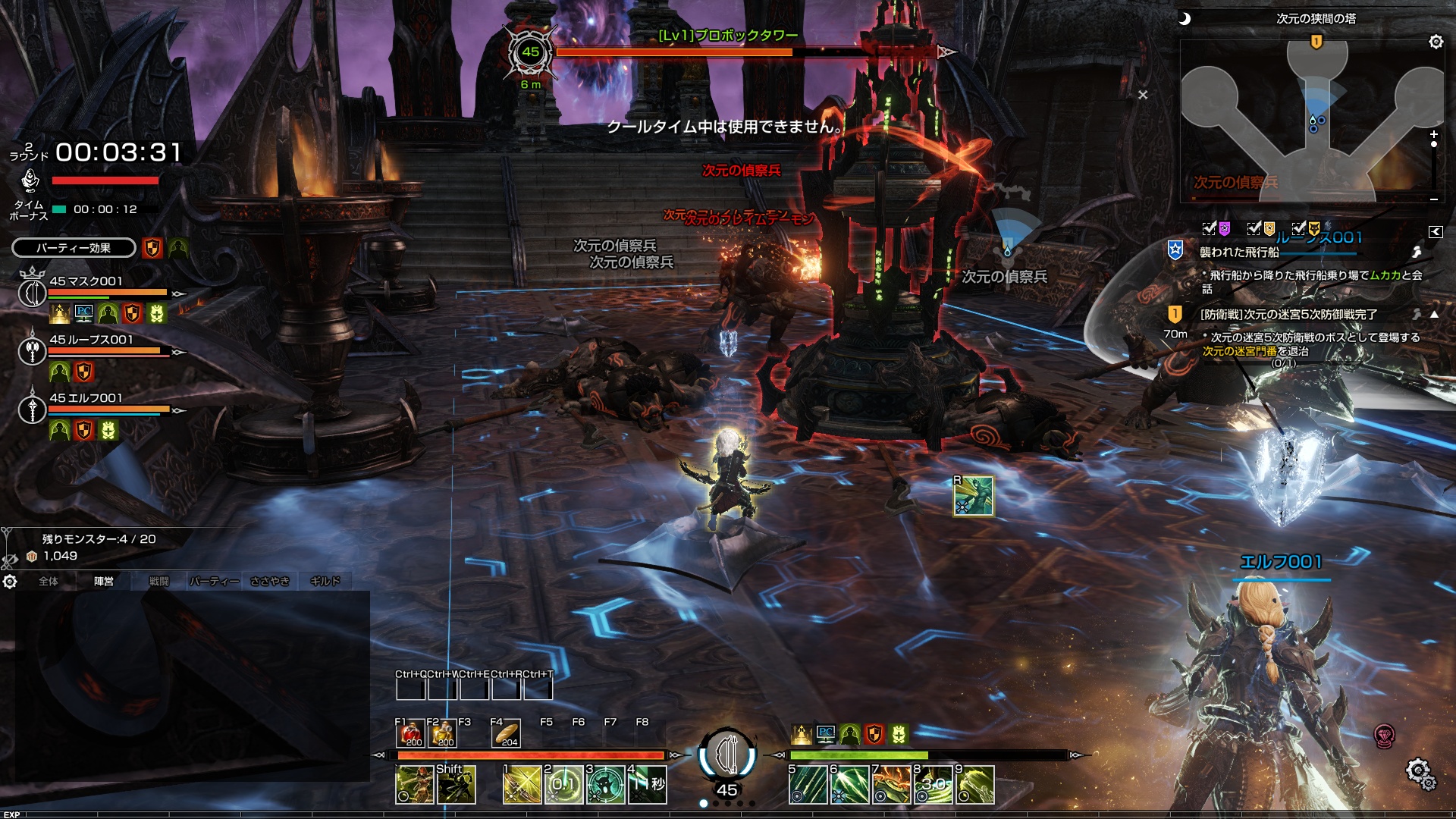This screenshot has width=1456, height=819.
Task: Switch to the 全体 chat tab
Action: pyautogui.click(x=49, y=582)
